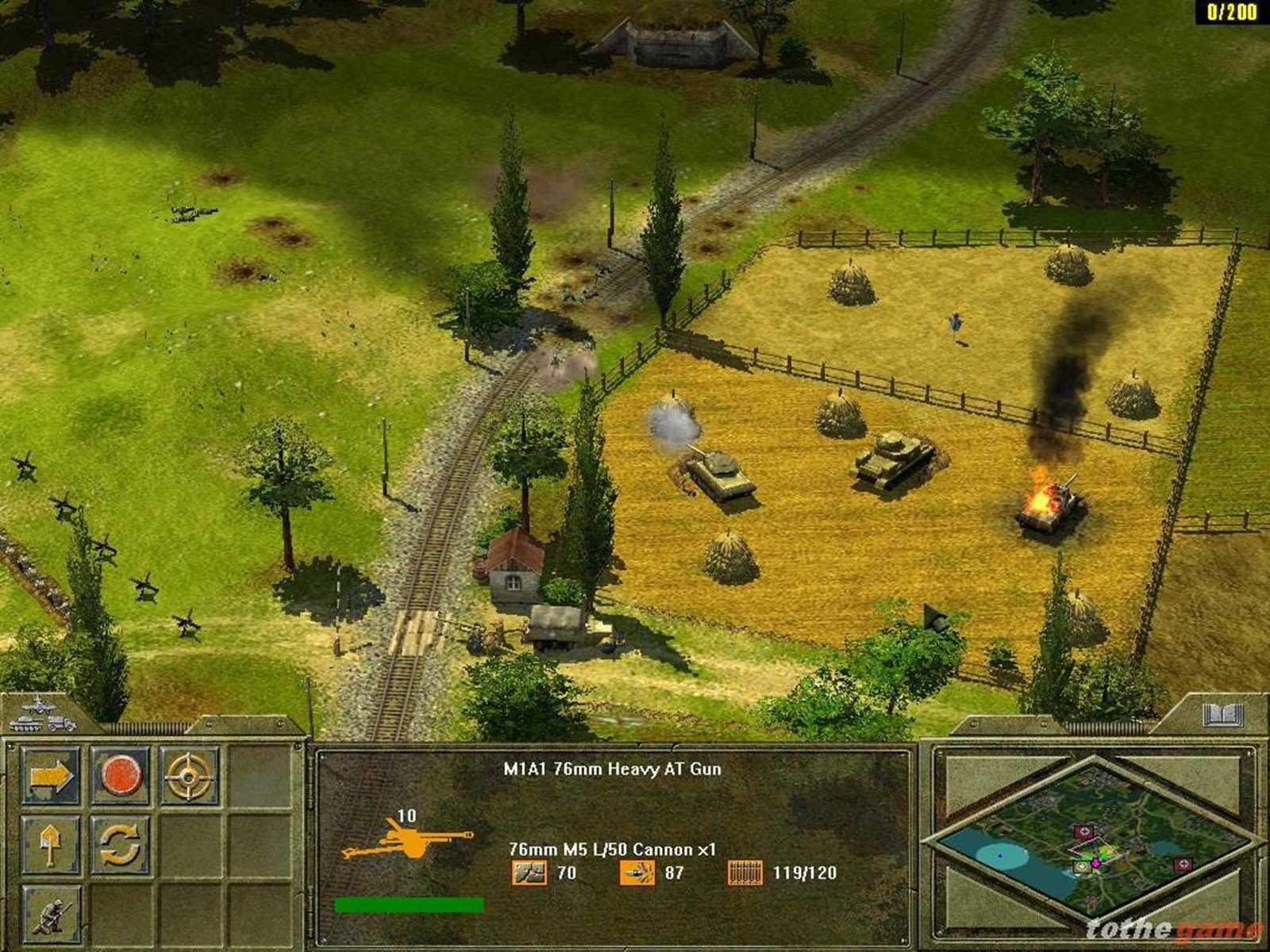Click the objective marker on the minimap right side
This screenshot has height=952, width=1270.
(x=1183, y=864)
